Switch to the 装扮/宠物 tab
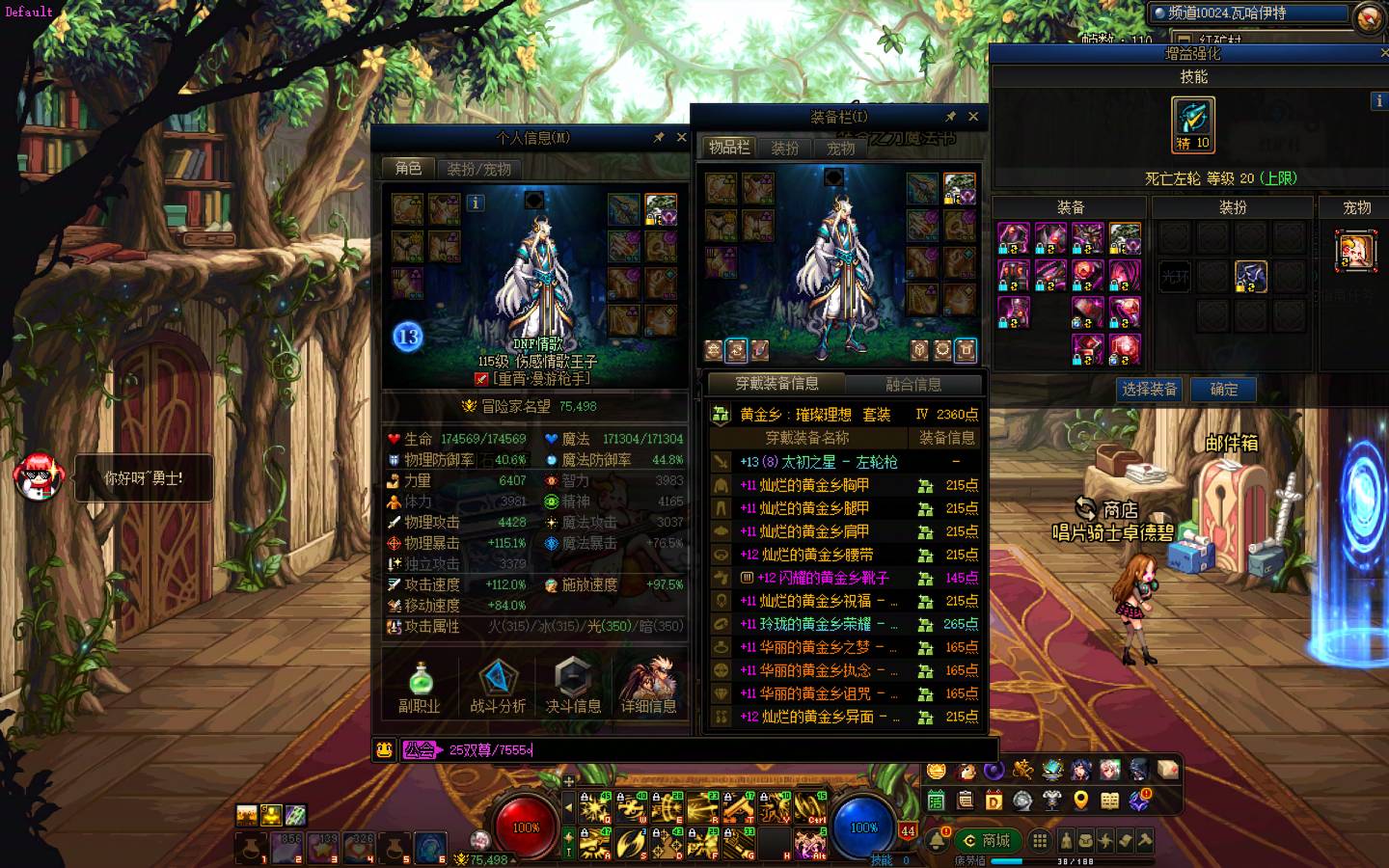Viewport: 1389px width, 868px height. pyautogui.click(x=478, y=169)
